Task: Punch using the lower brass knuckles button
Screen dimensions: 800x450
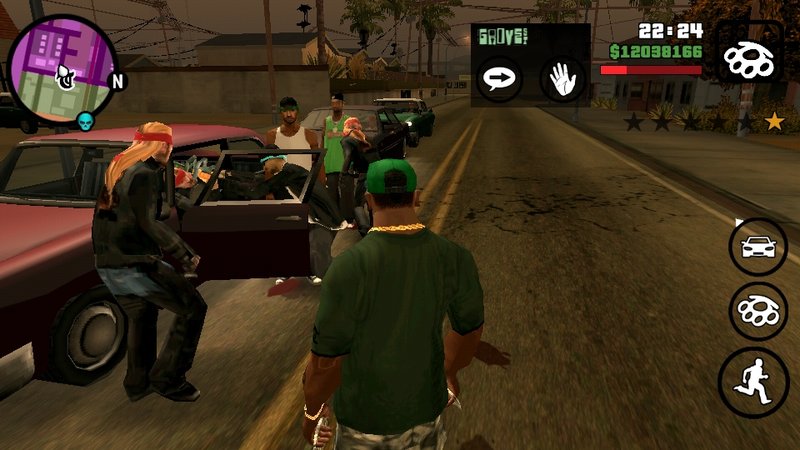Action: [x=758, y=312]
